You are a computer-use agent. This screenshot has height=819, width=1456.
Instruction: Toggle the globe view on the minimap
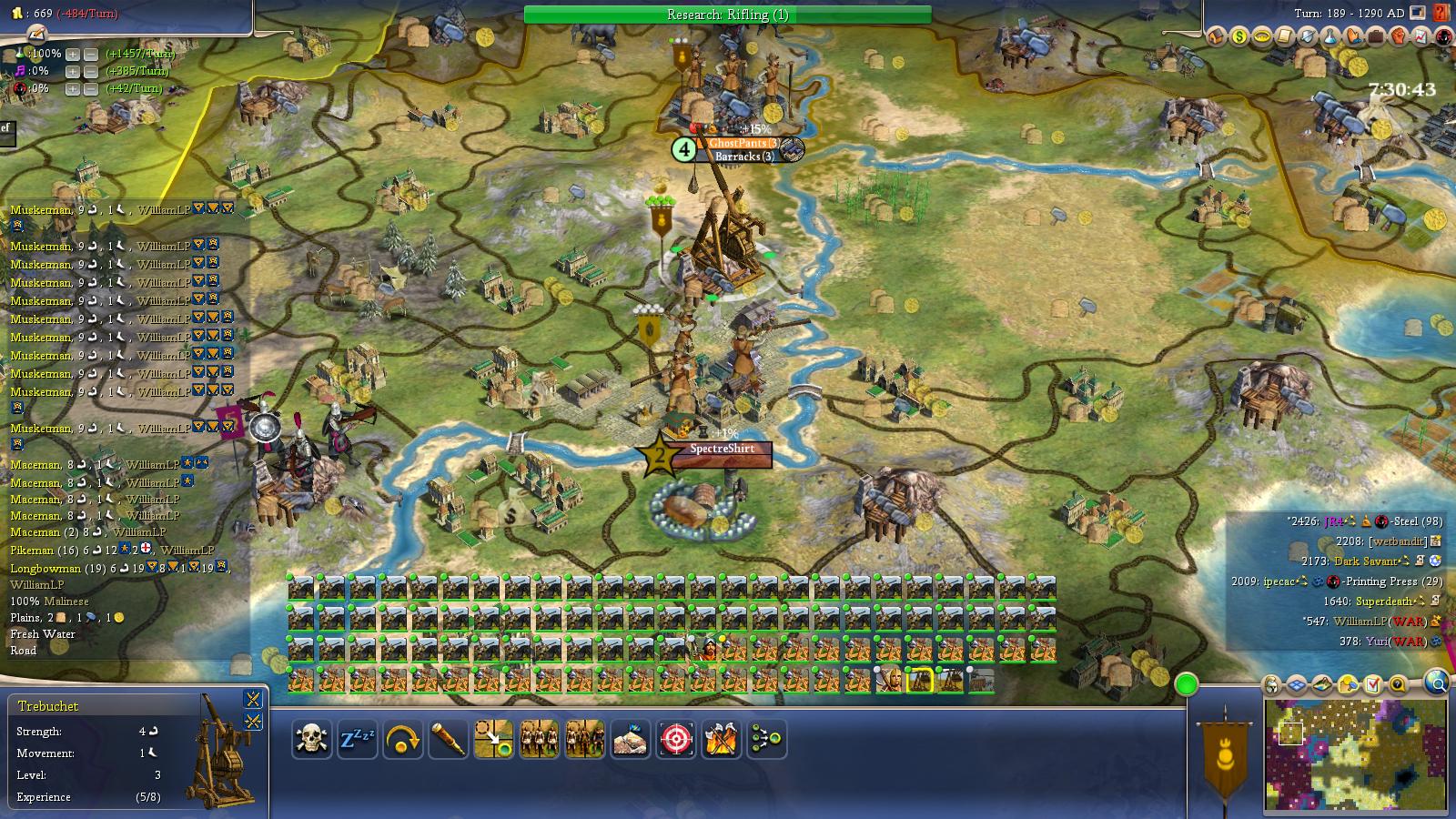[1436, 682]
